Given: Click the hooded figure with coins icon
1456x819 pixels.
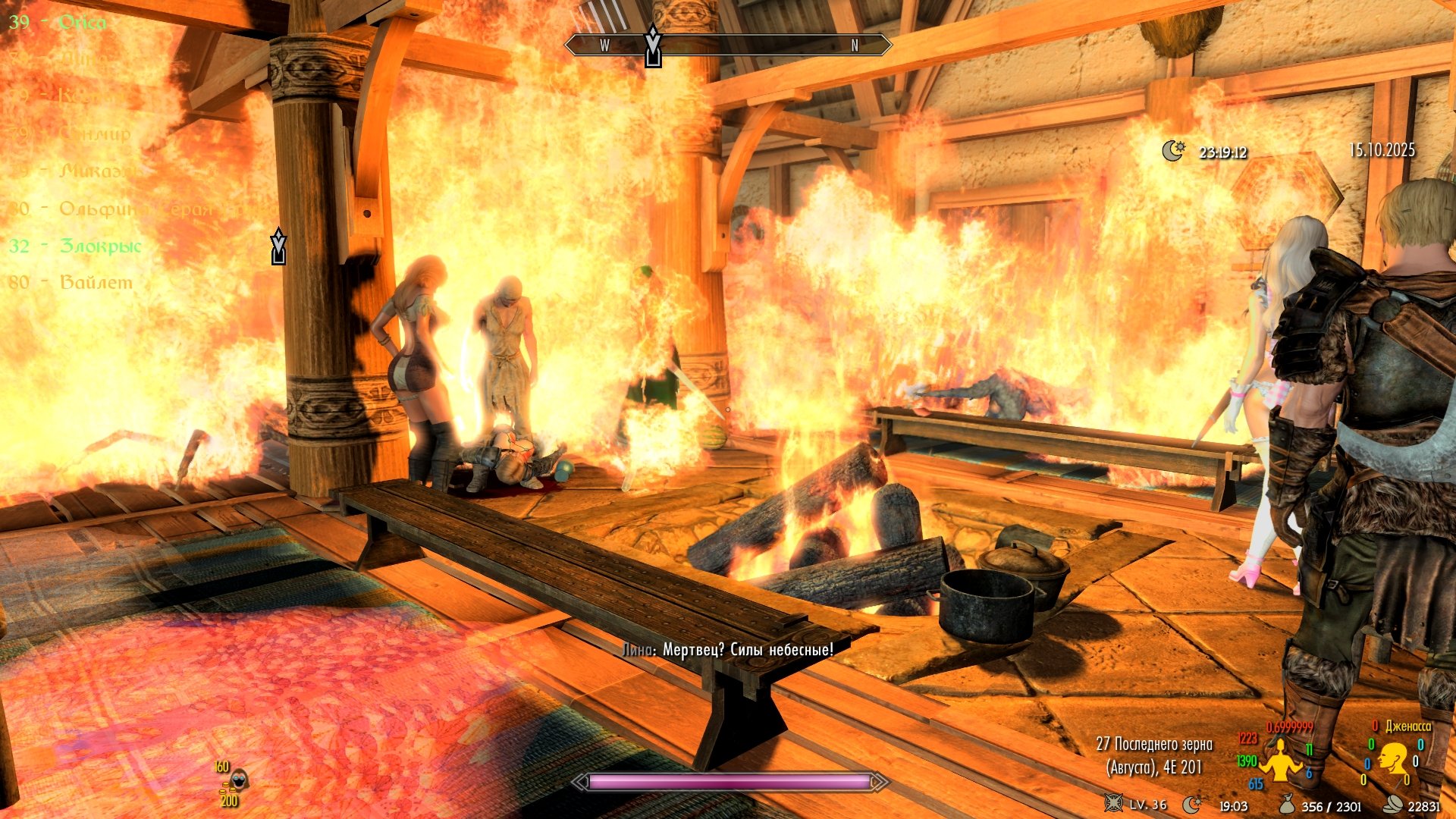Looking at the screenshot, I should [x=238, y=780].
